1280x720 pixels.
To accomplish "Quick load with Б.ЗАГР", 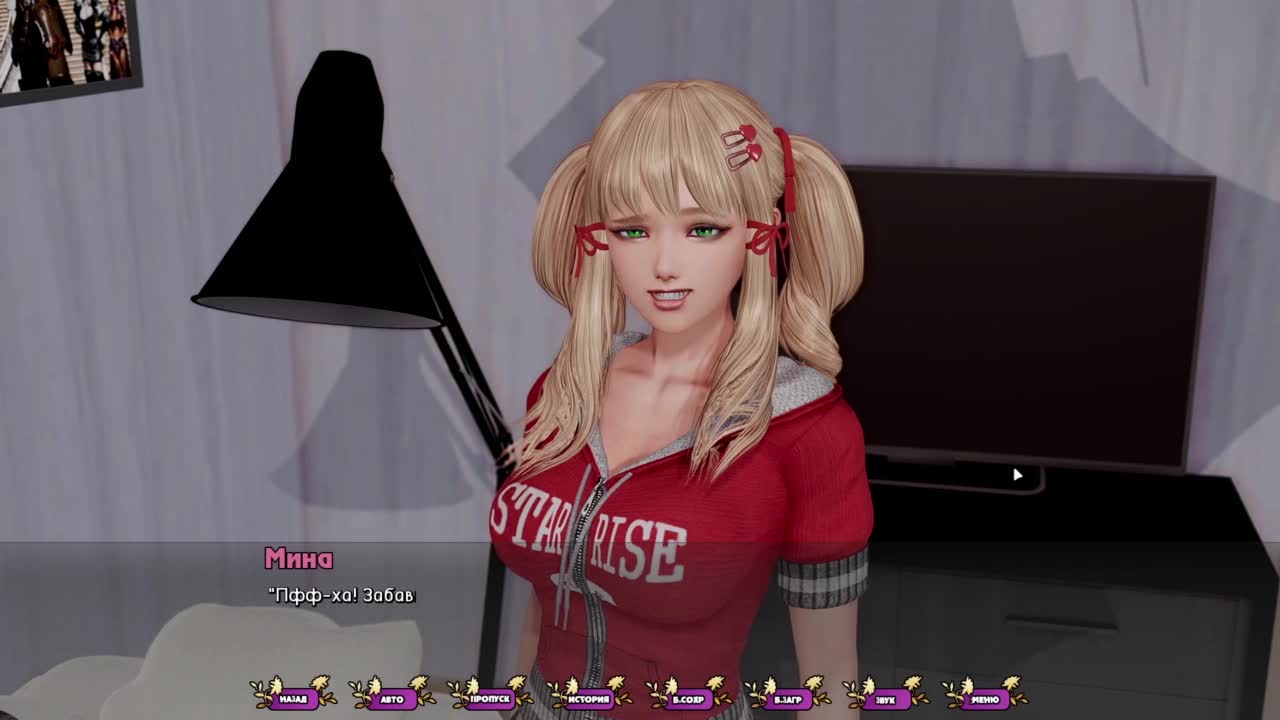I will (x=787, y=699).
